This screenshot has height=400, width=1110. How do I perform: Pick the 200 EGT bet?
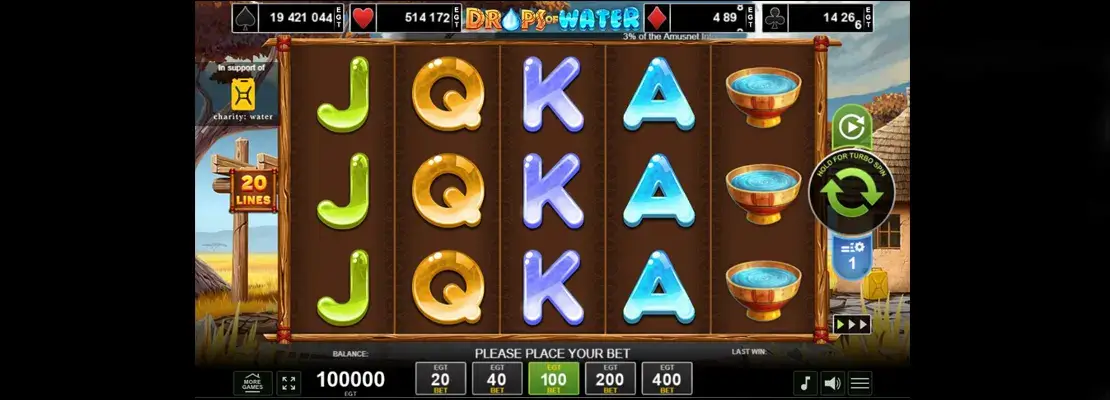[x=610, y=379]
